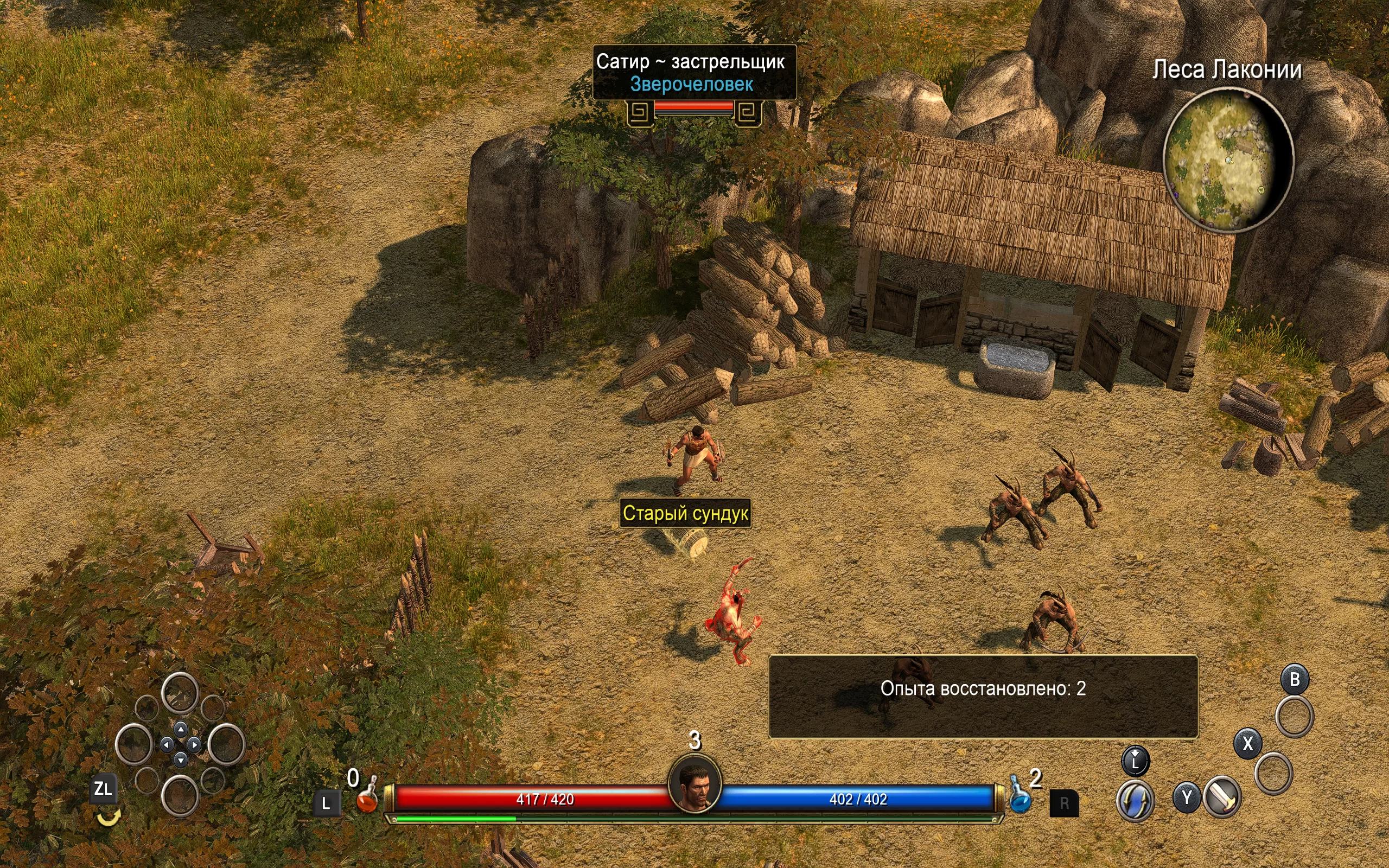Viewport: 1389px width, 868px height.
Task: Select the Старый сундук label
Action: pyautogui.click(x=685, y=513)
